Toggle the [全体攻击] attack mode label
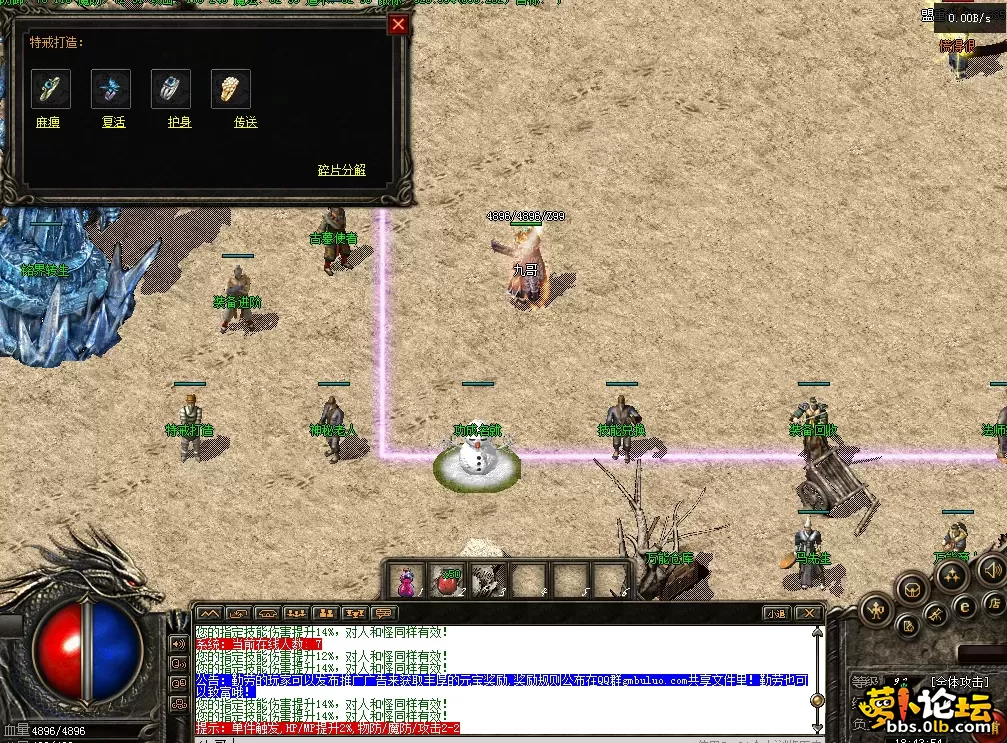This screenshot has height=743, width=1007. click(x=960, y=683)
